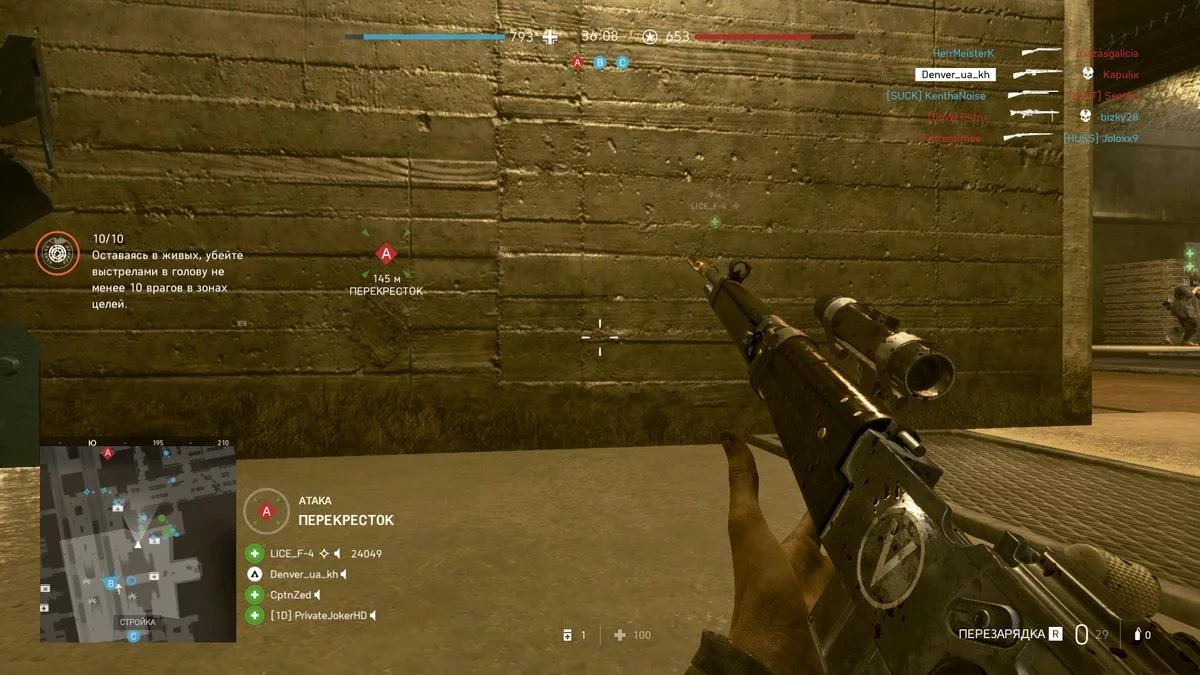Click the grenade icon
This screenshot has height=675, width=1200.
click(x=1136, y=634)
